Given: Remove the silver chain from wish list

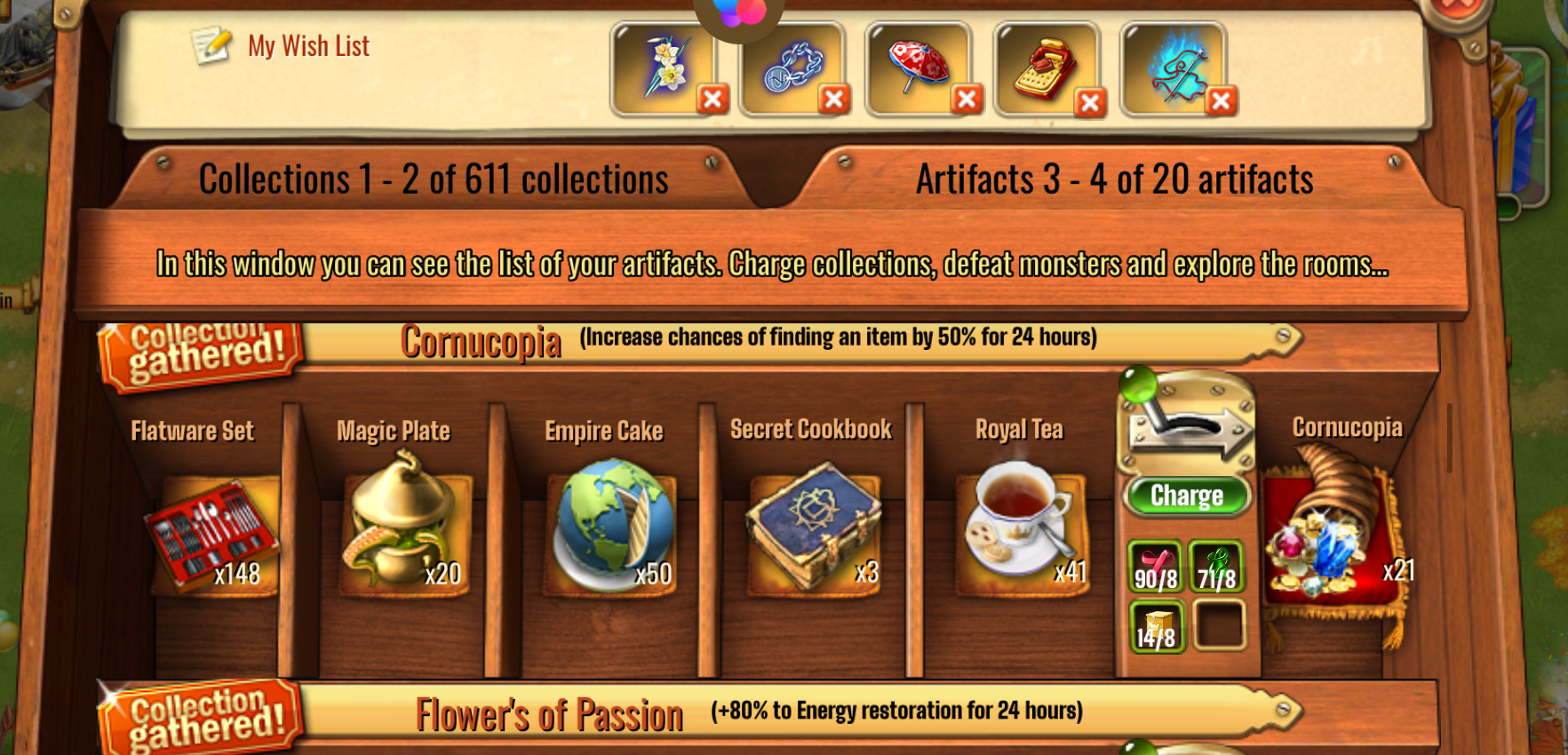Looking at the screenshot, I should 833,99.
